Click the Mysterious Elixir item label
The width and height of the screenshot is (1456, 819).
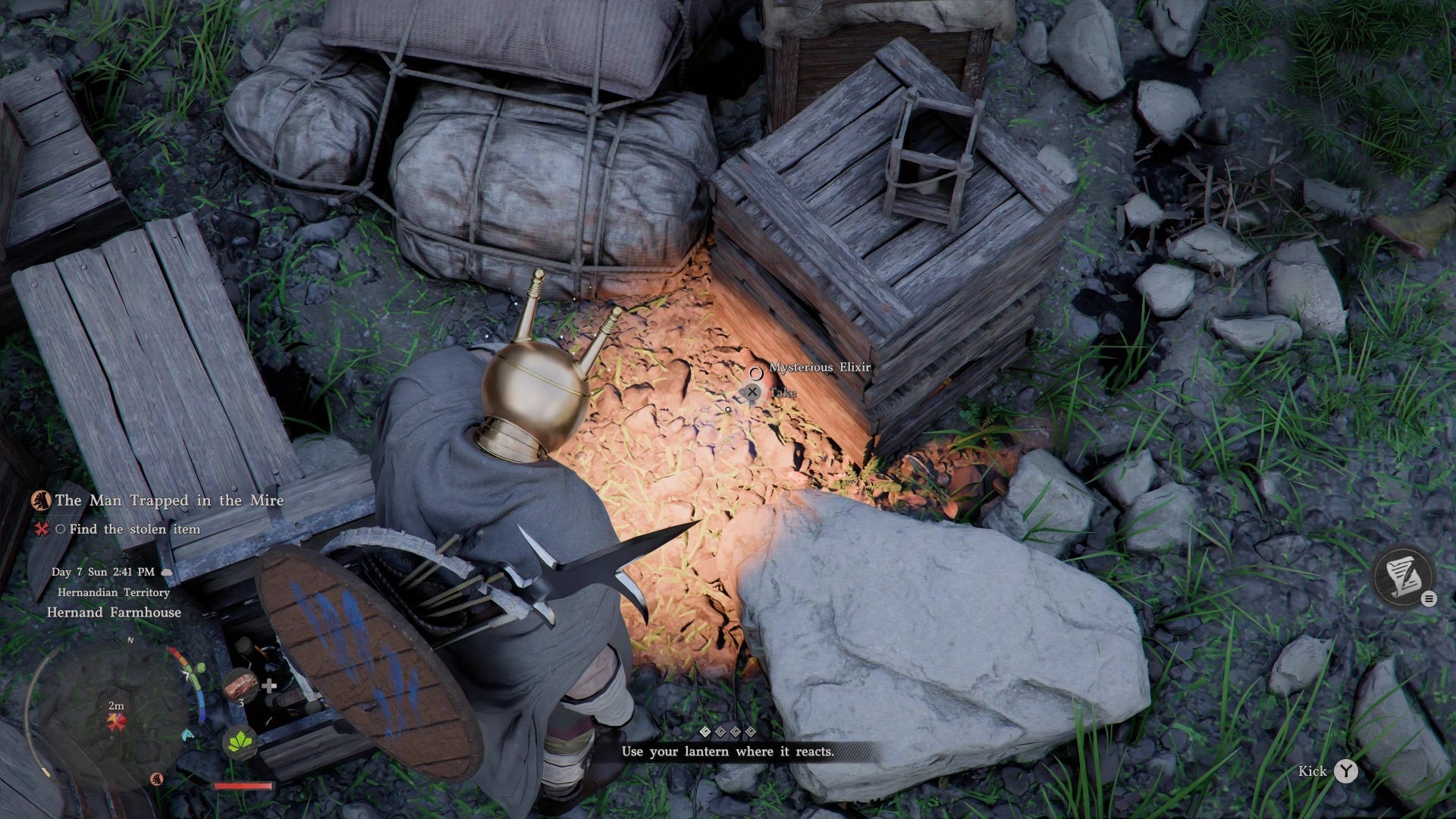pos(820,367)
